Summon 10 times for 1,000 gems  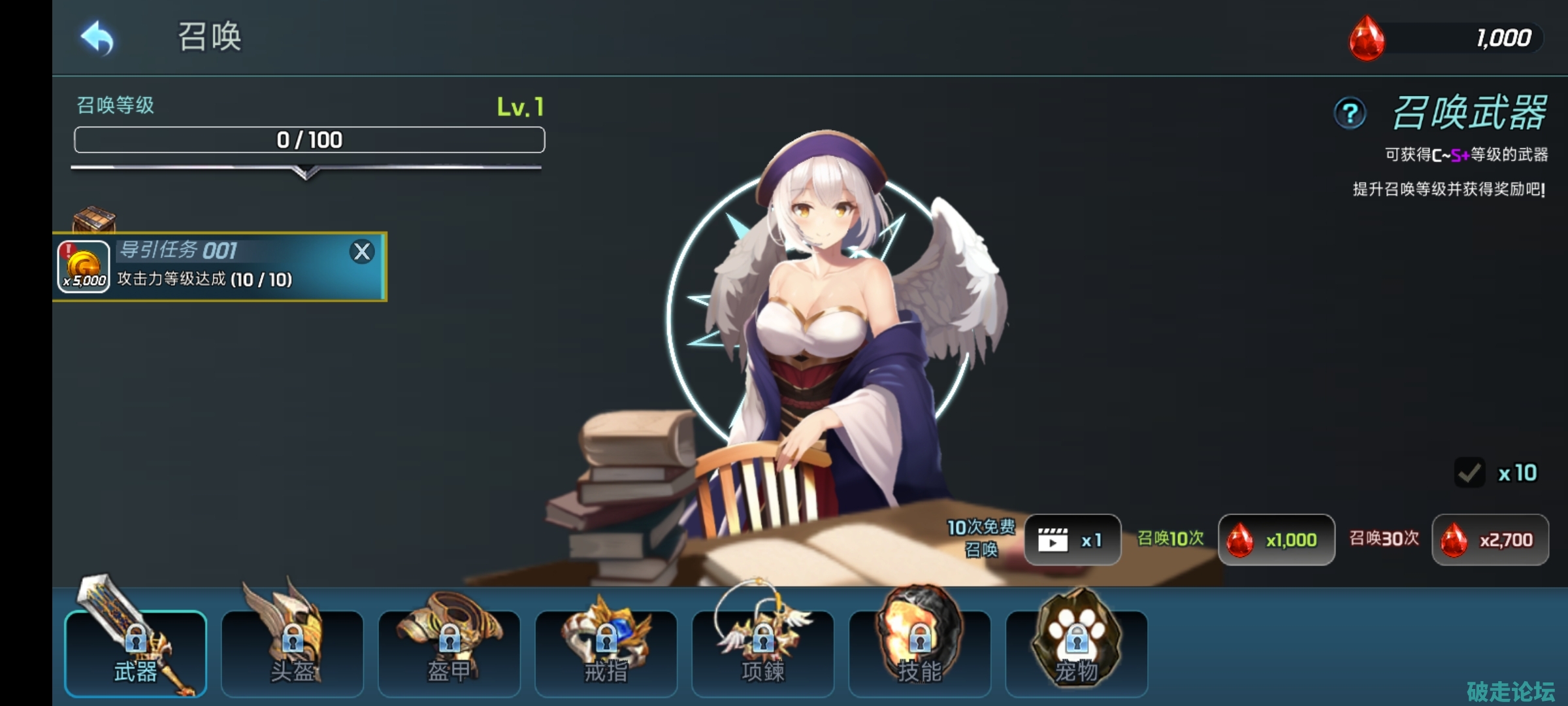[x=1276, y=540]
